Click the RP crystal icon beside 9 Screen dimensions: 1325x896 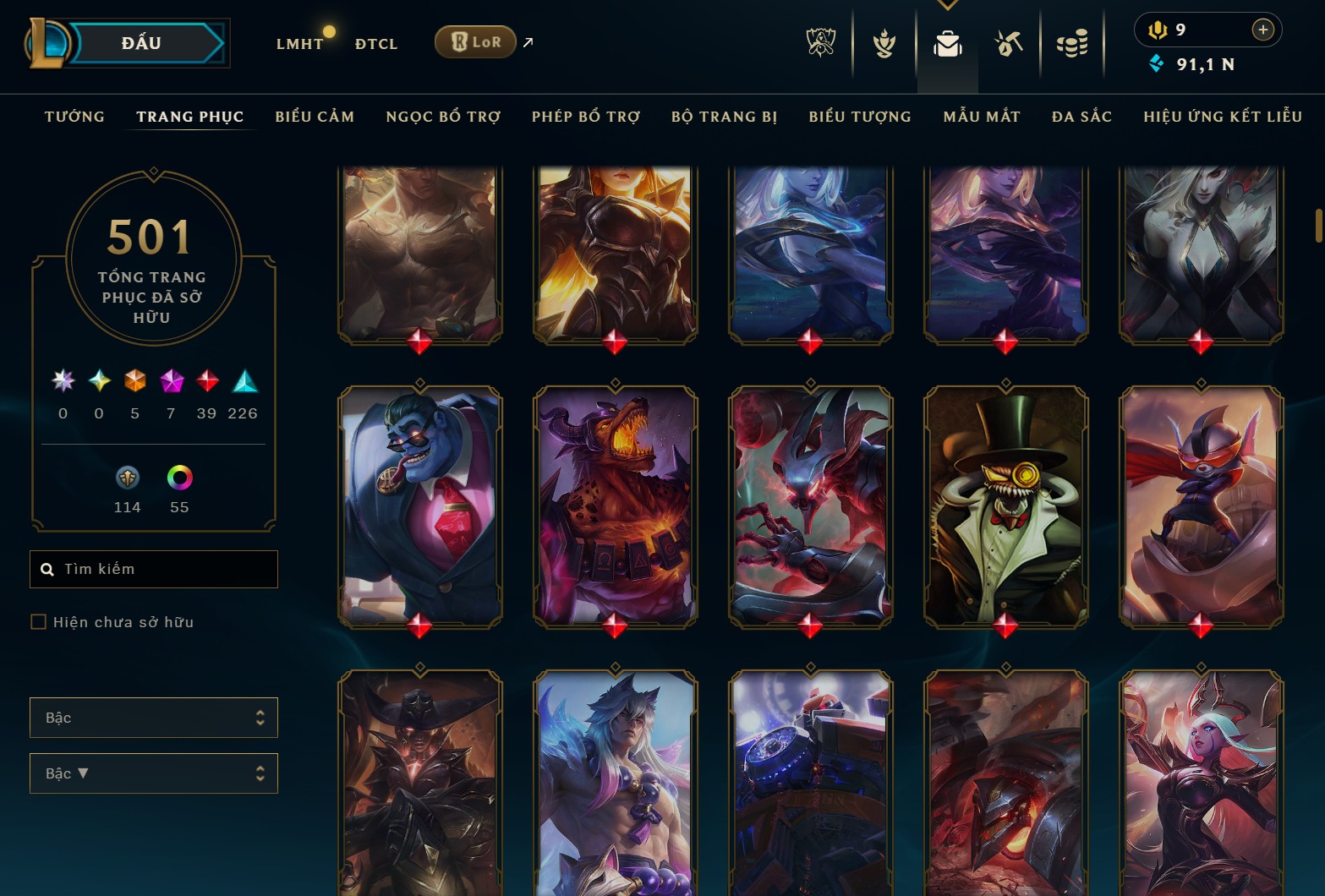click(1157, 28)
